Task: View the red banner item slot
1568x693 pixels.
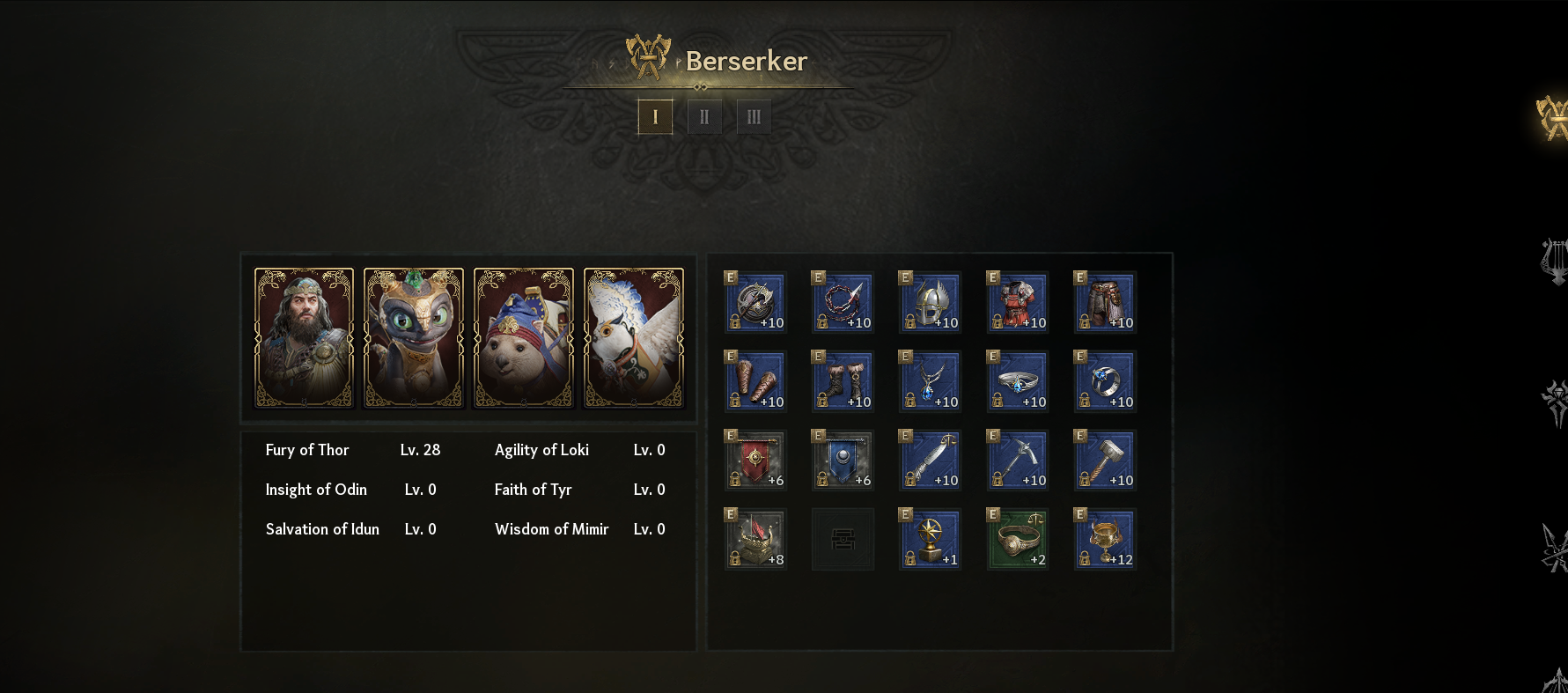Action: (x=755, y=460)
